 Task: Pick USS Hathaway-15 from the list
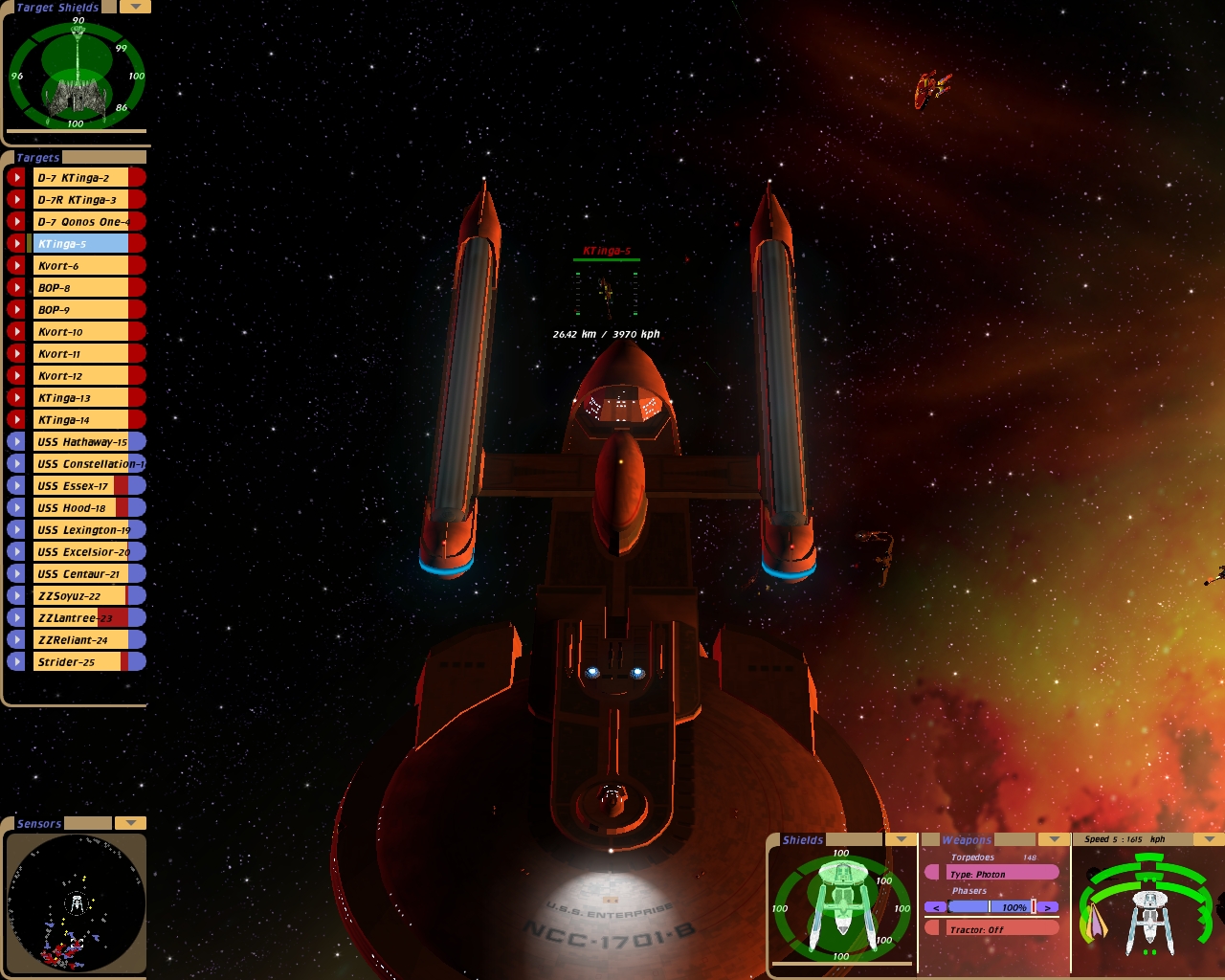click(80, 442)
